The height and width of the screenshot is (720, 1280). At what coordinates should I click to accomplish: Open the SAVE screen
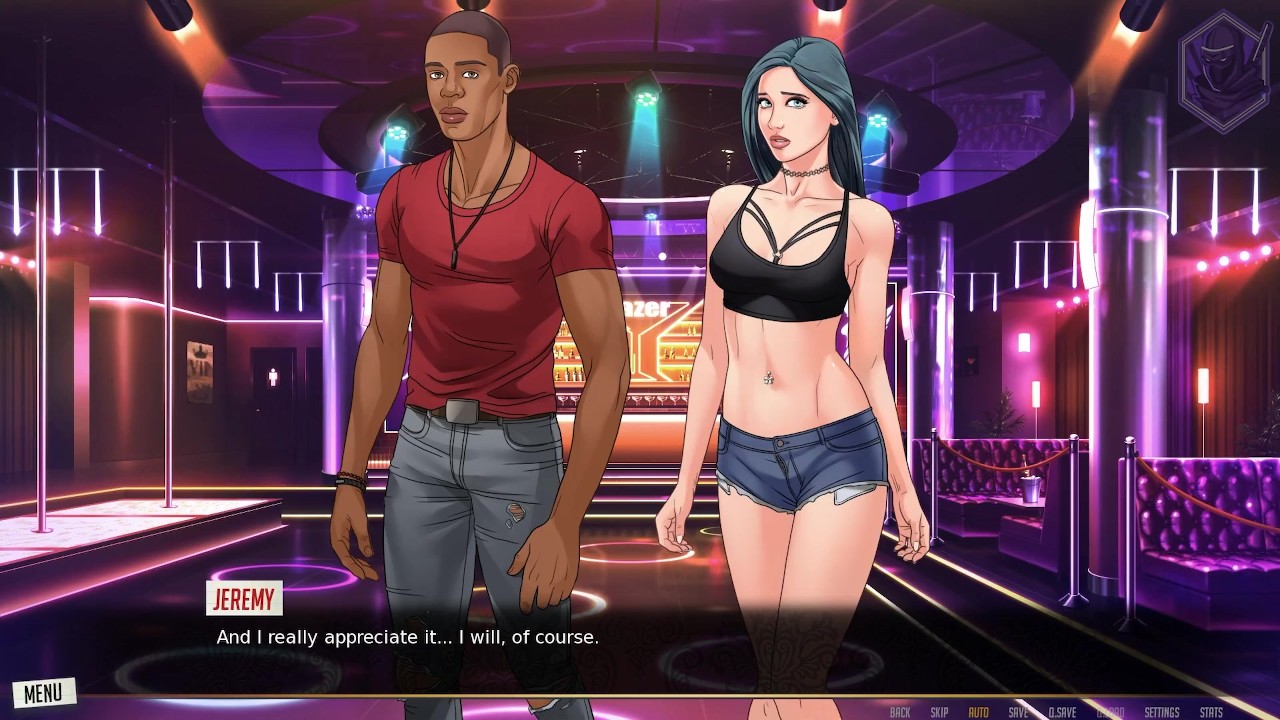[x=1018, y=712]
